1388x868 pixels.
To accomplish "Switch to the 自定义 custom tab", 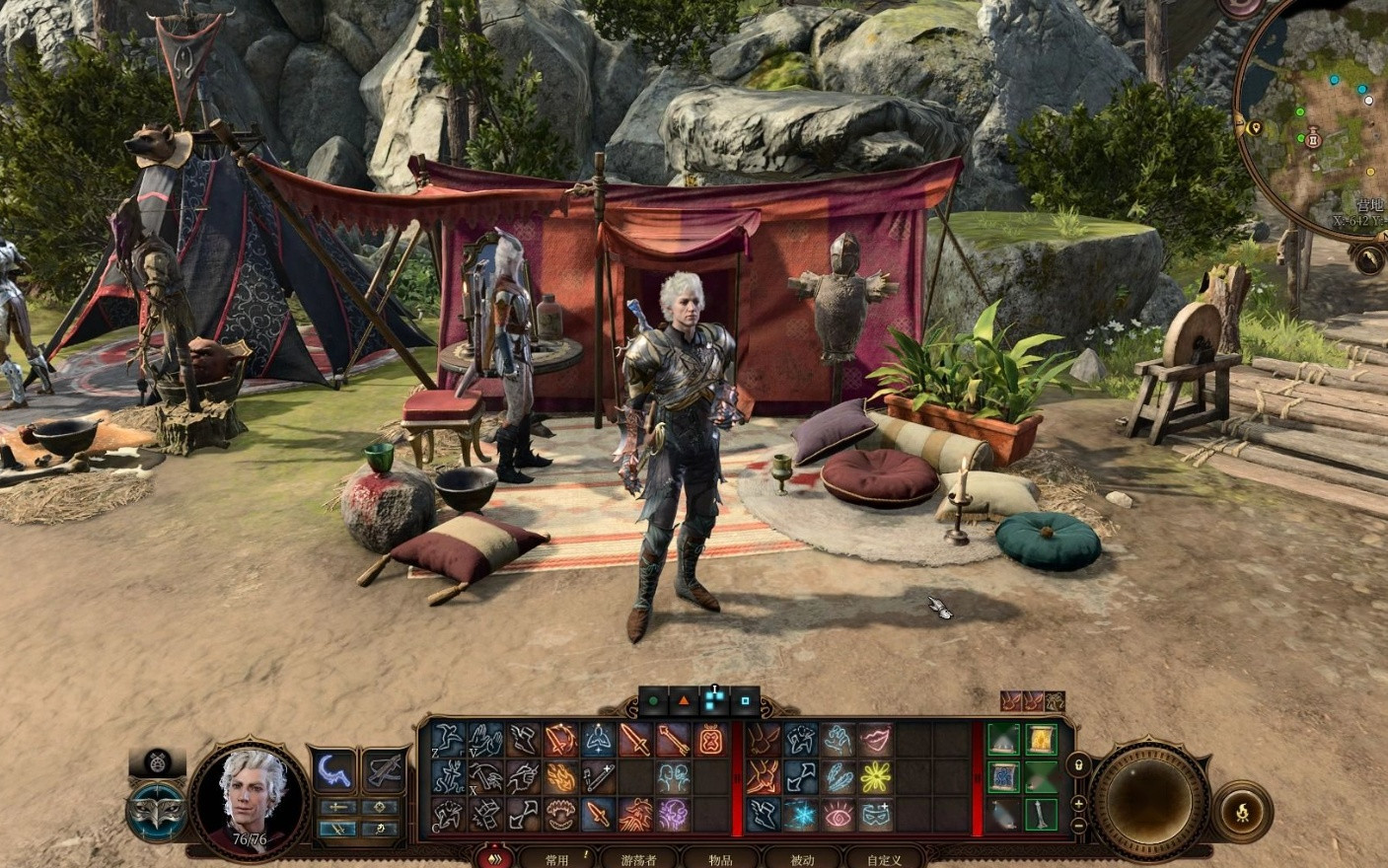I will 884,859.
